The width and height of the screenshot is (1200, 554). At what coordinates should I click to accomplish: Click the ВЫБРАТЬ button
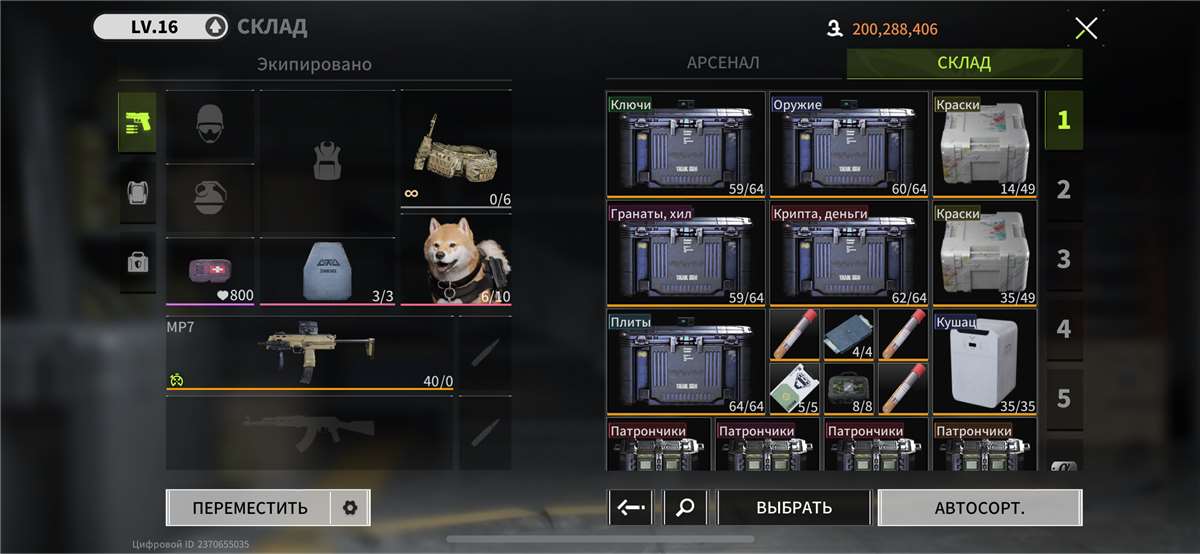pyautogui.click(x=794, y=507)
